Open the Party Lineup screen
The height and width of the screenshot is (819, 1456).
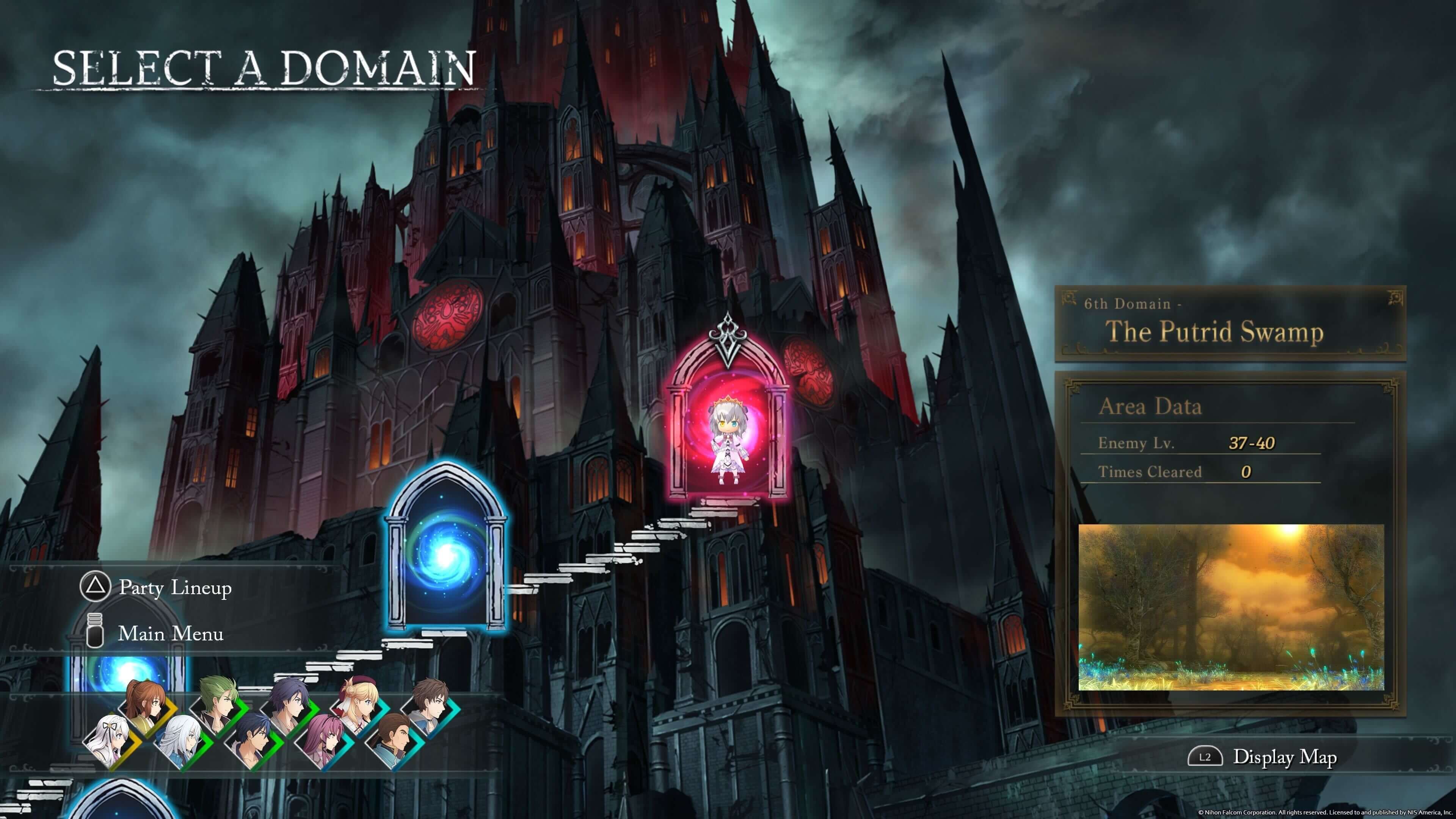(x=175, y=588)
